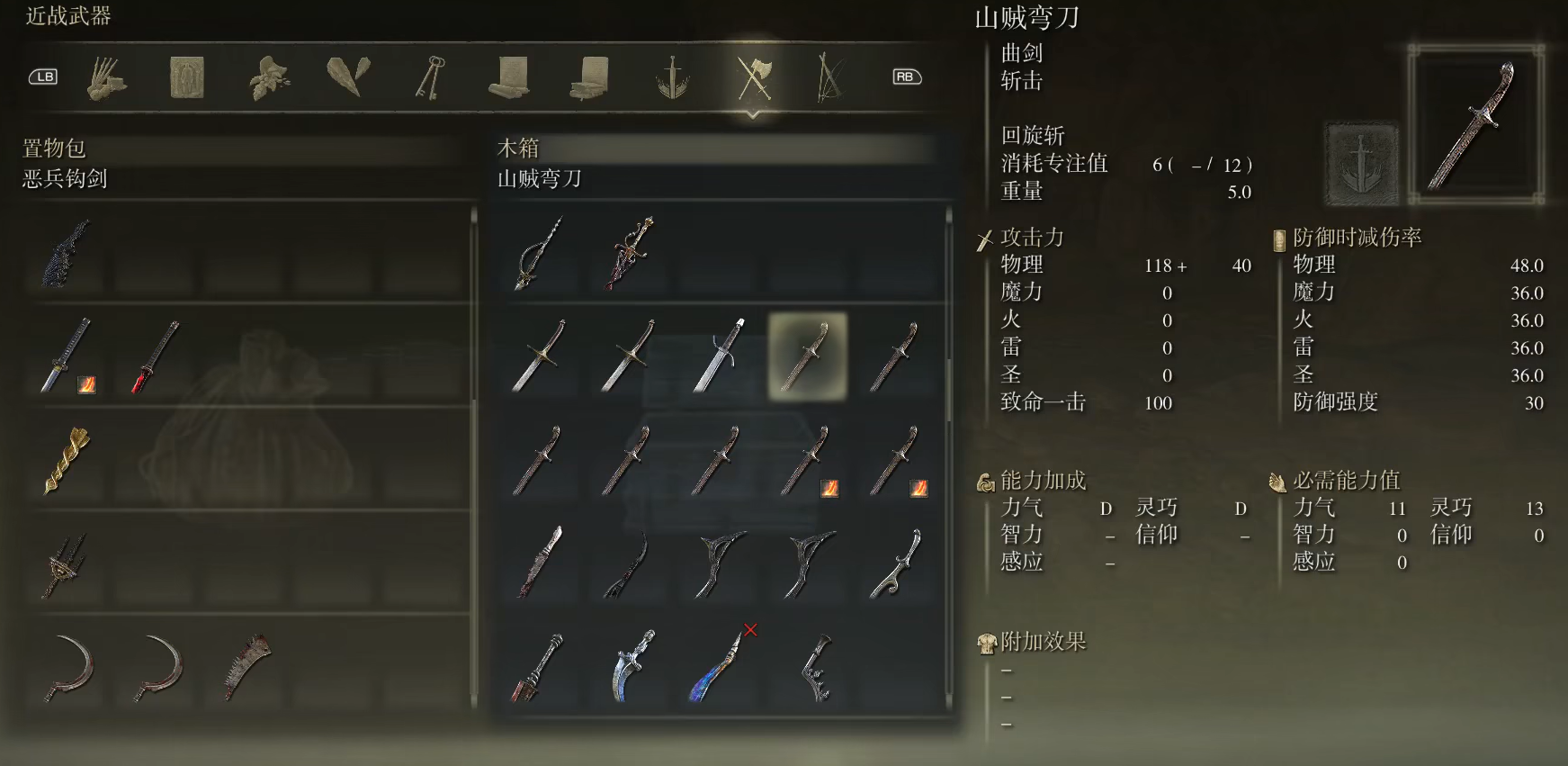Click the painting talisman category icon
This screenshot has height=766, width=1568.
point(184,78)
